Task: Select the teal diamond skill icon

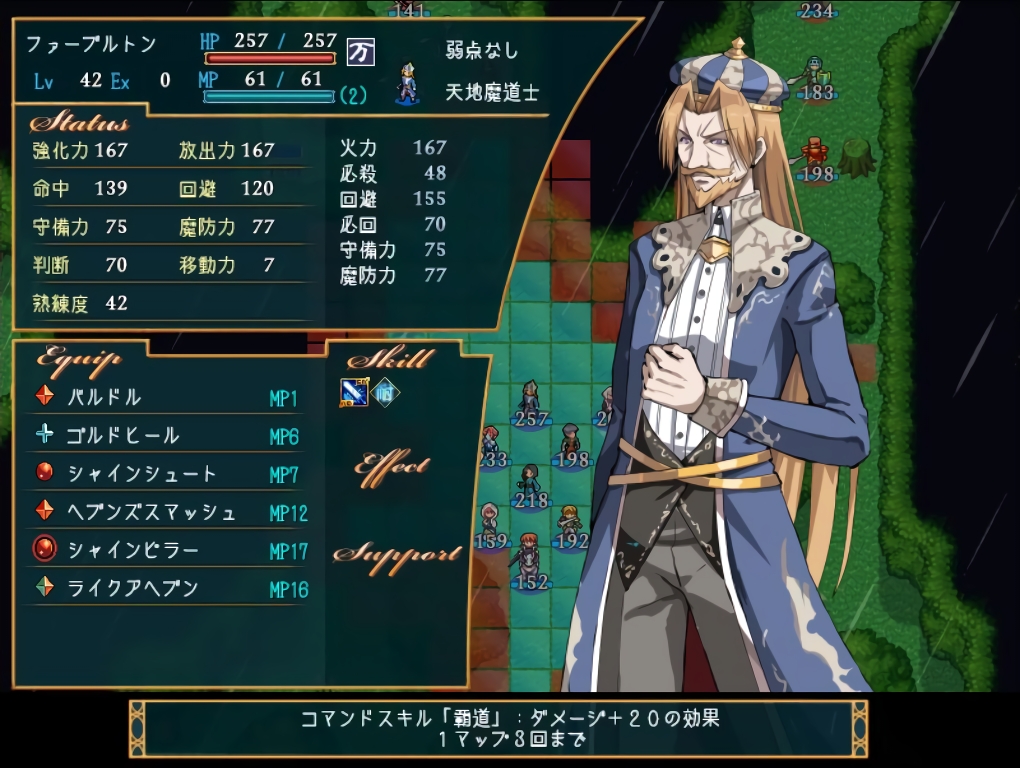Action: pyautogui.click(x=386, y=392)
